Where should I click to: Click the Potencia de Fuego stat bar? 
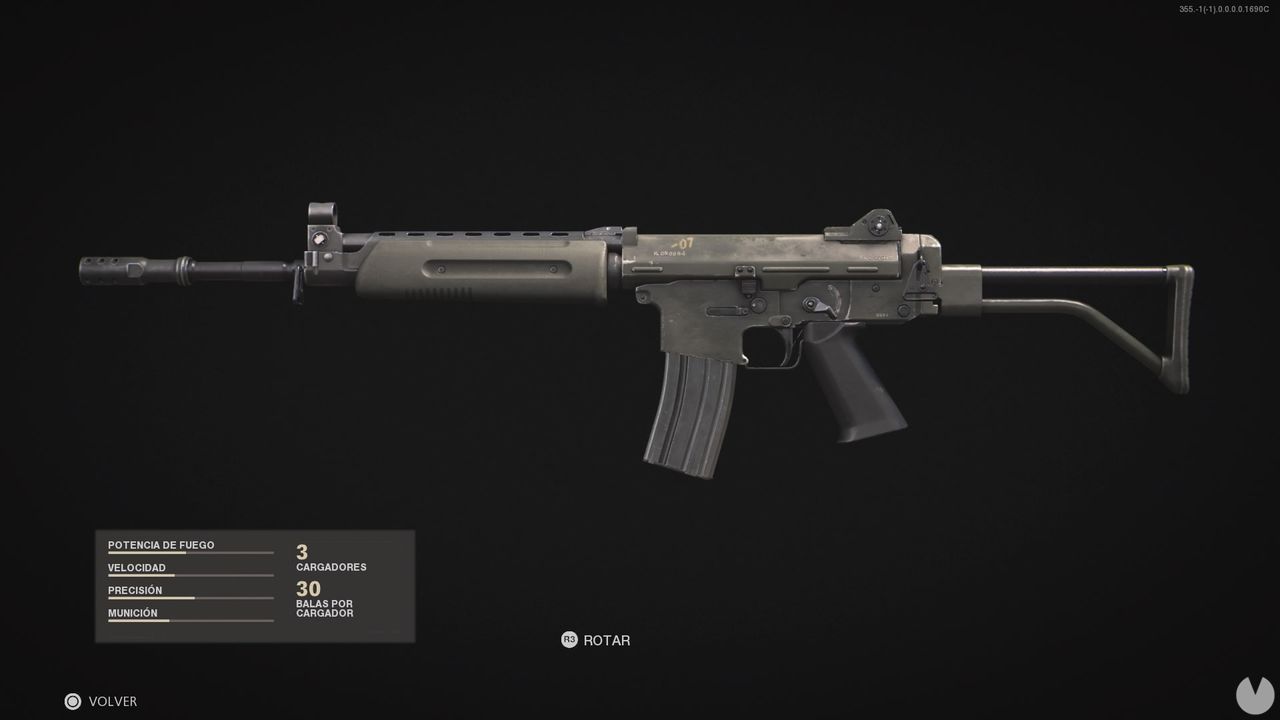pyautogui.click(x=190, y=551)
